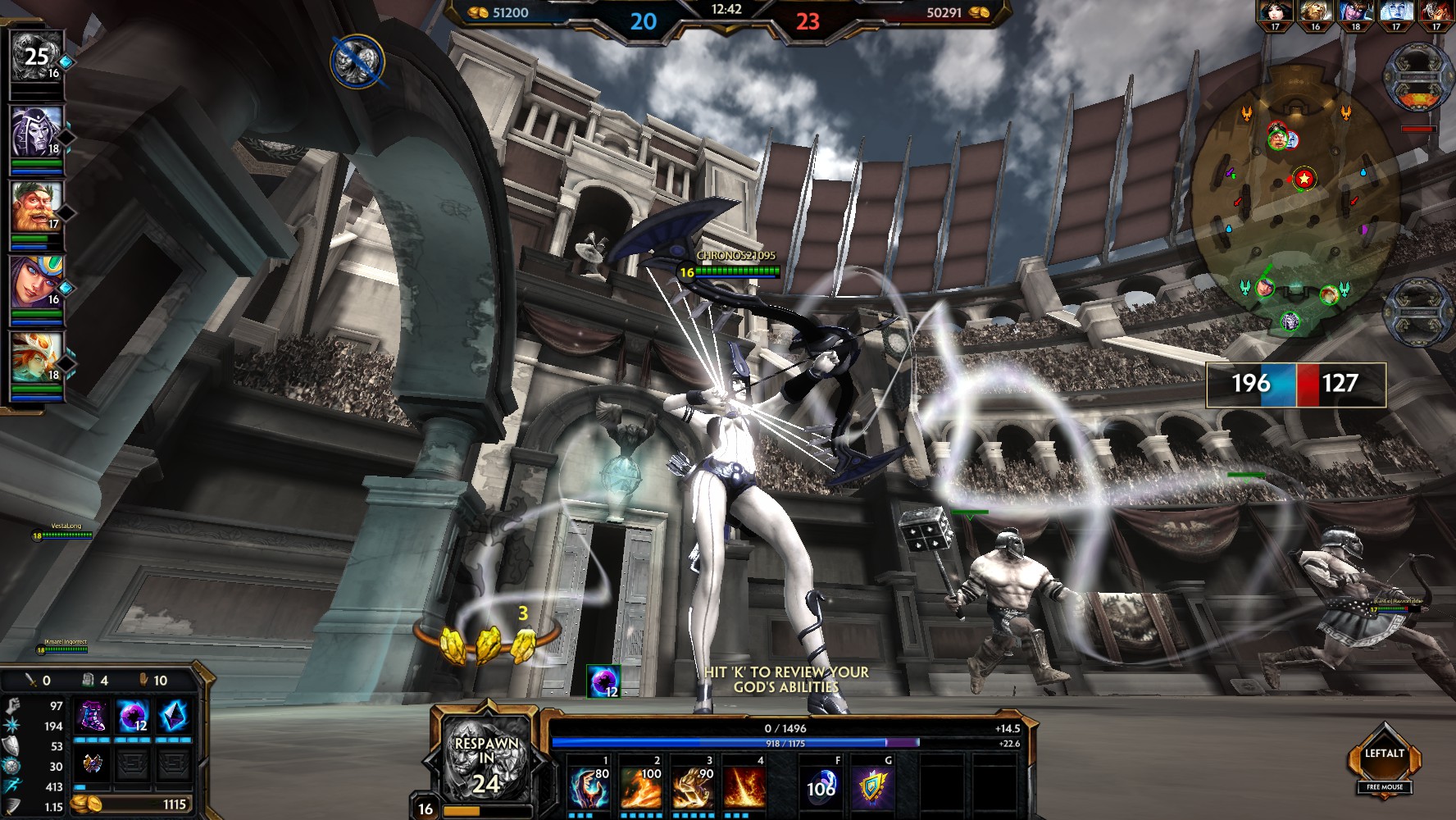The height and width of the screenshot is (820, 1456).
Task: Select the winged item in the lower inventory row
Action: tap(92, 764)
